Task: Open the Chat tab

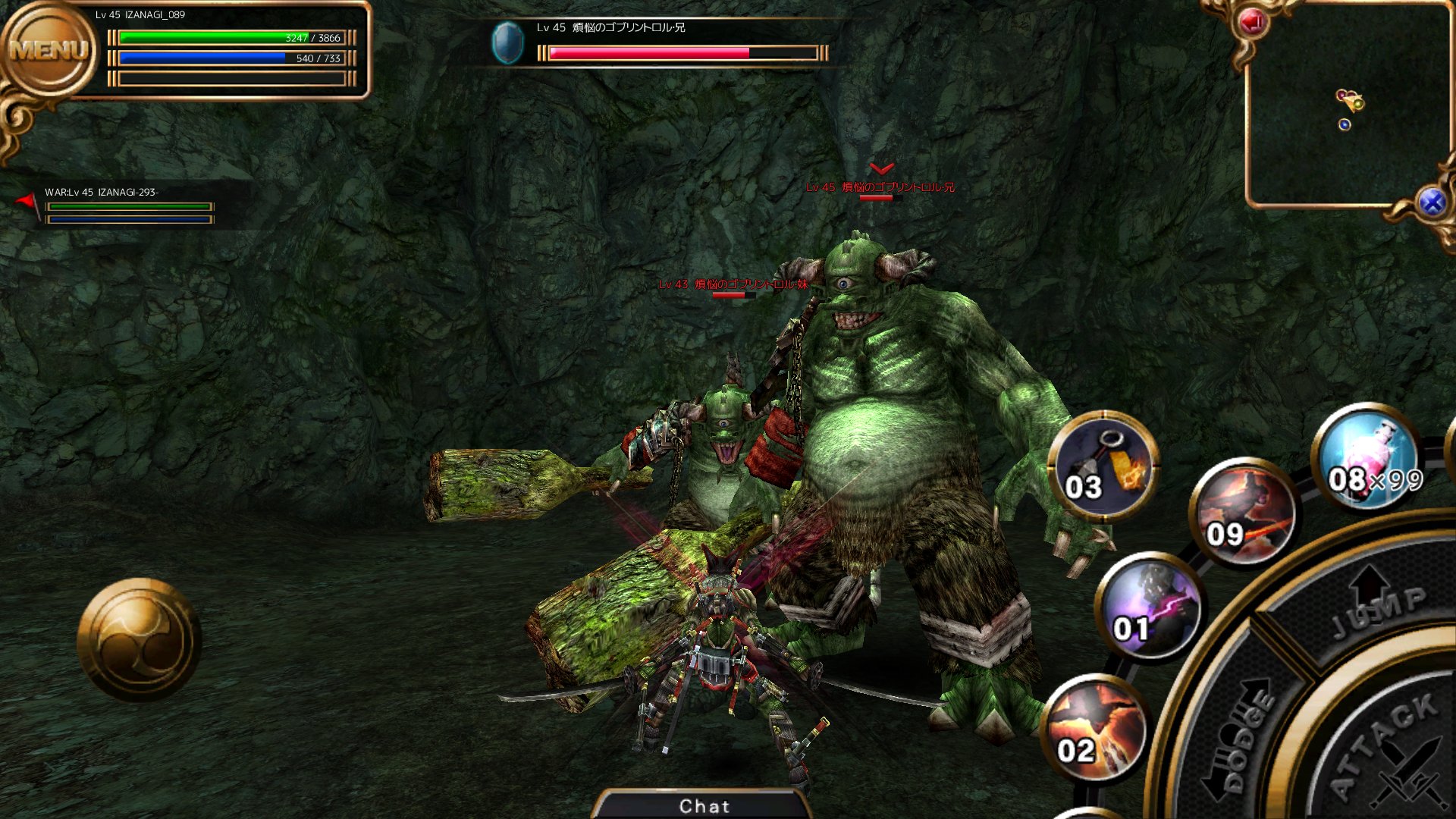Action: pos(704,805)
